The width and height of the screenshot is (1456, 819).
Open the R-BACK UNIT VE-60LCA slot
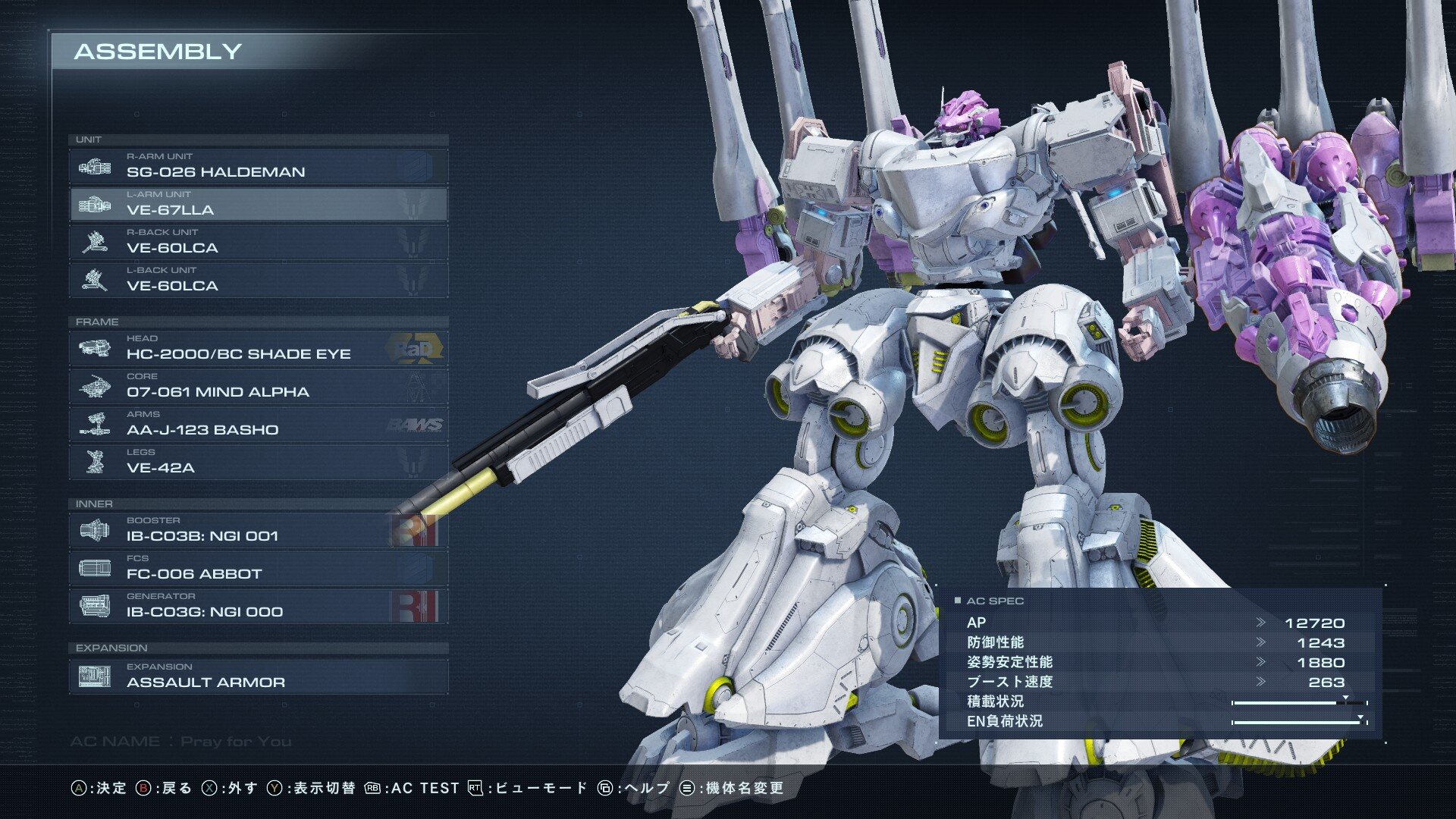coord(258,243)
